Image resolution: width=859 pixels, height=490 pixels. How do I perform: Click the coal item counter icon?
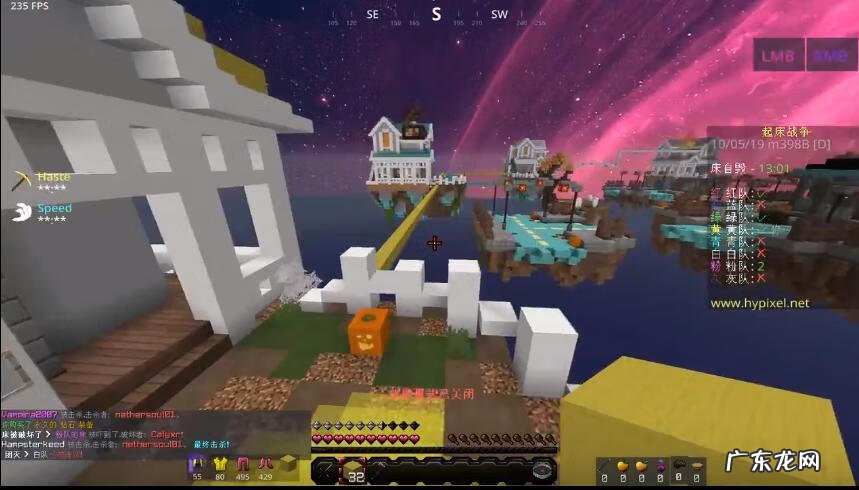678,464
